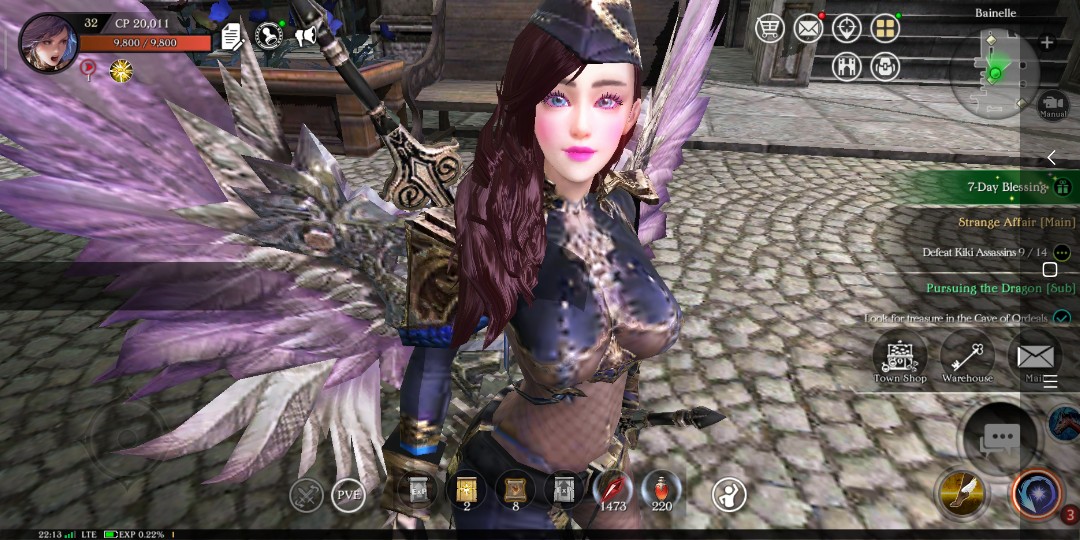Tap the megaphone announcement icon
This screenshot has height=540, width=1080.
[x=304, y=37]
